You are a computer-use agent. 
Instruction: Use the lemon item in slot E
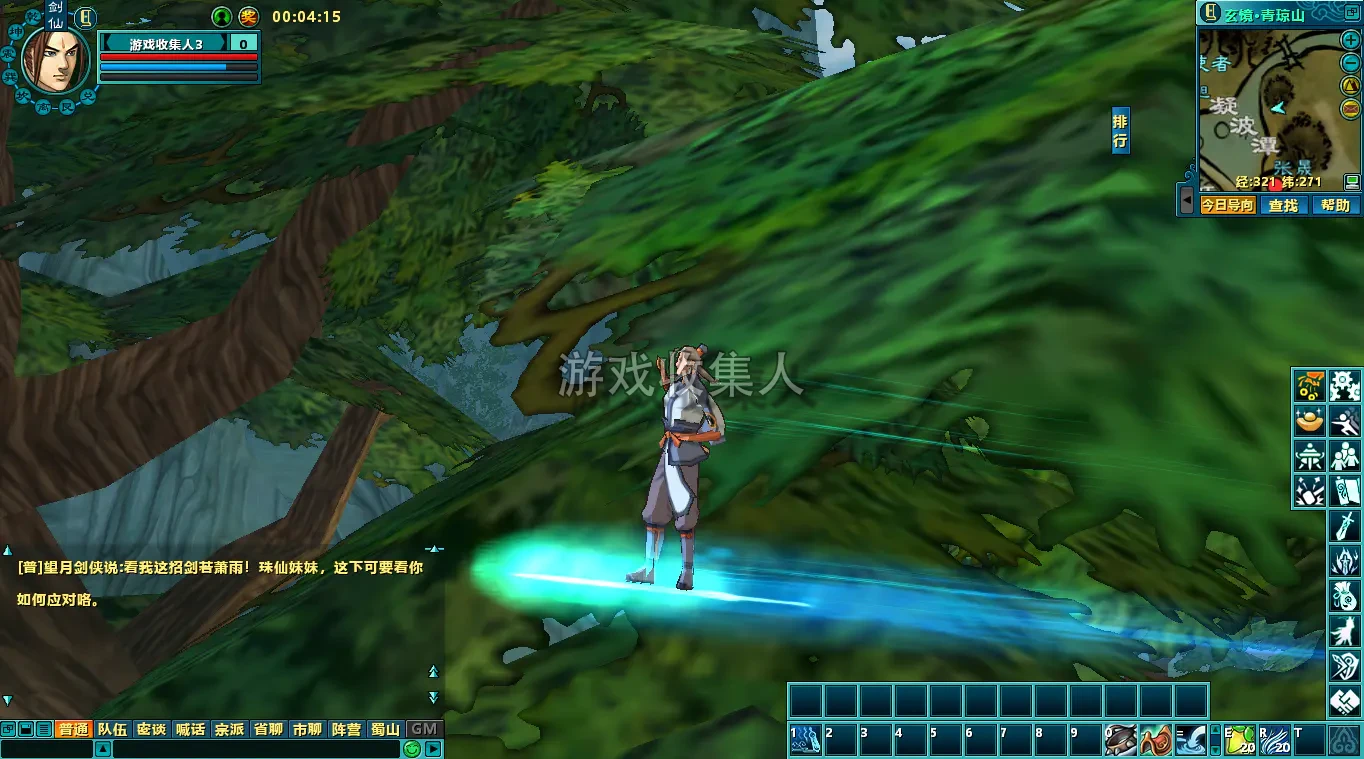[1240, 740]
